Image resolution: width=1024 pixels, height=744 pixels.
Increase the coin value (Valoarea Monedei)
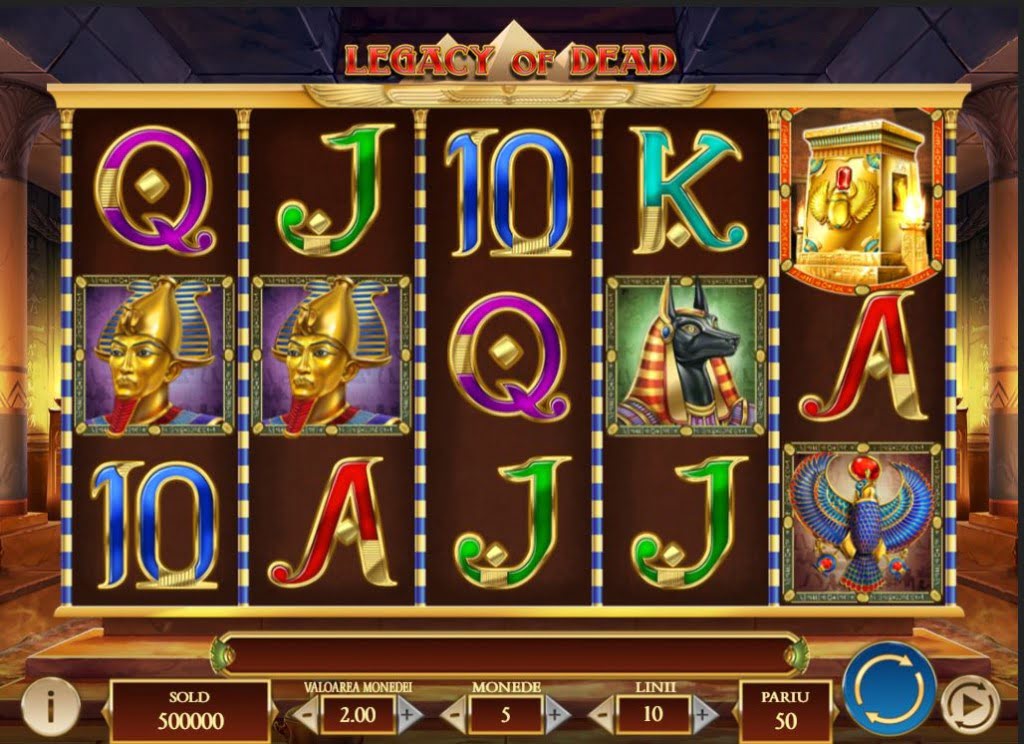407,715
